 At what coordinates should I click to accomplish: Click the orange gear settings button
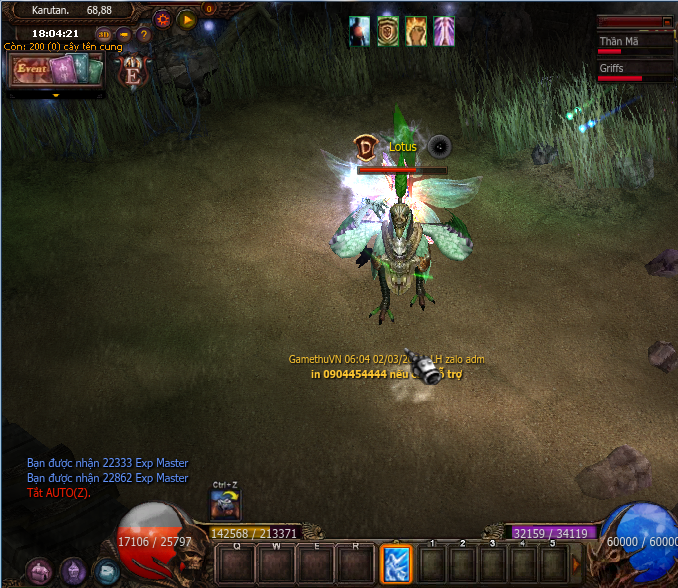point(163,19)
